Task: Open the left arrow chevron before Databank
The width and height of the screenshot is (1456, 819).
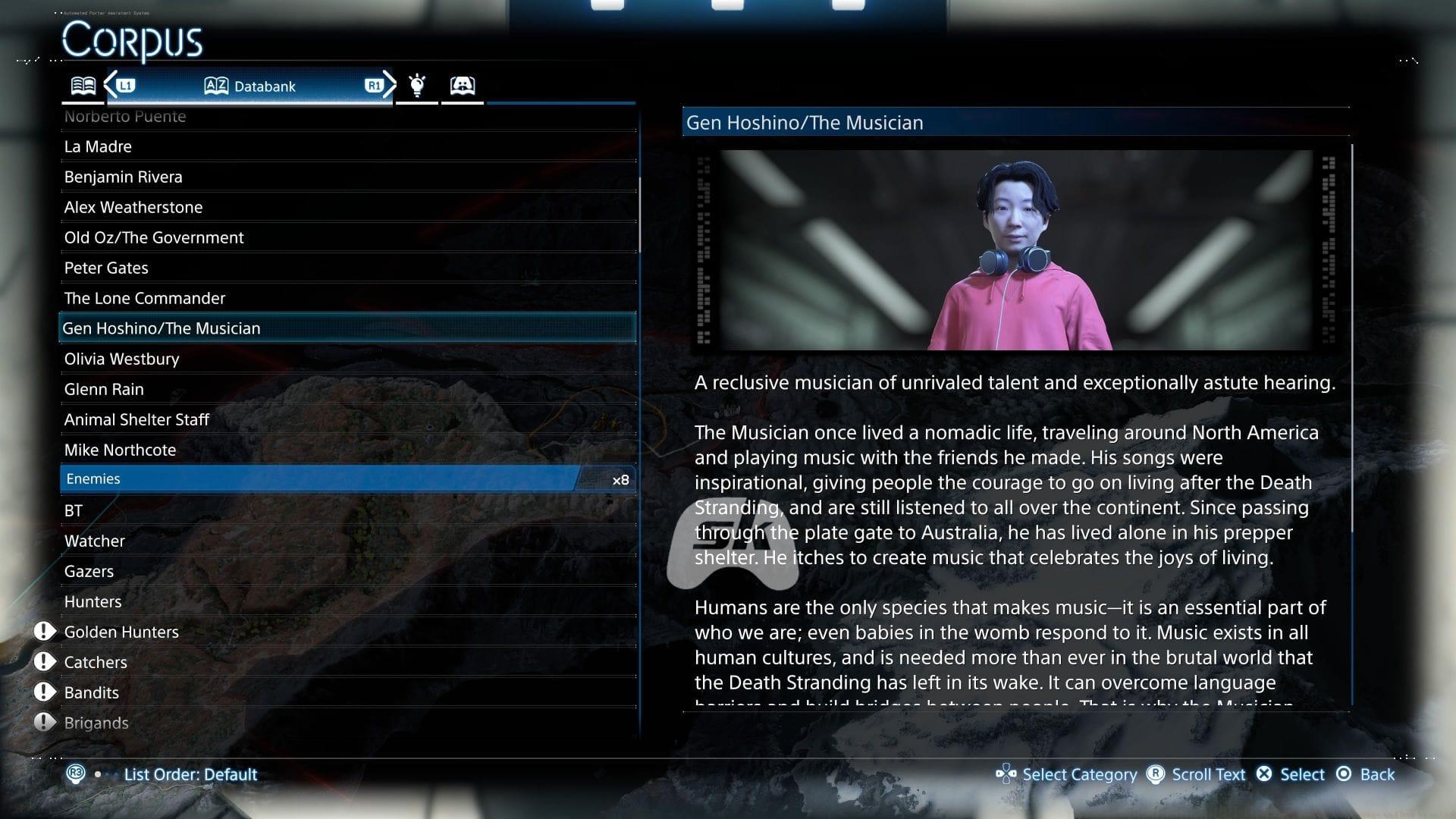Action: [111, 86]
